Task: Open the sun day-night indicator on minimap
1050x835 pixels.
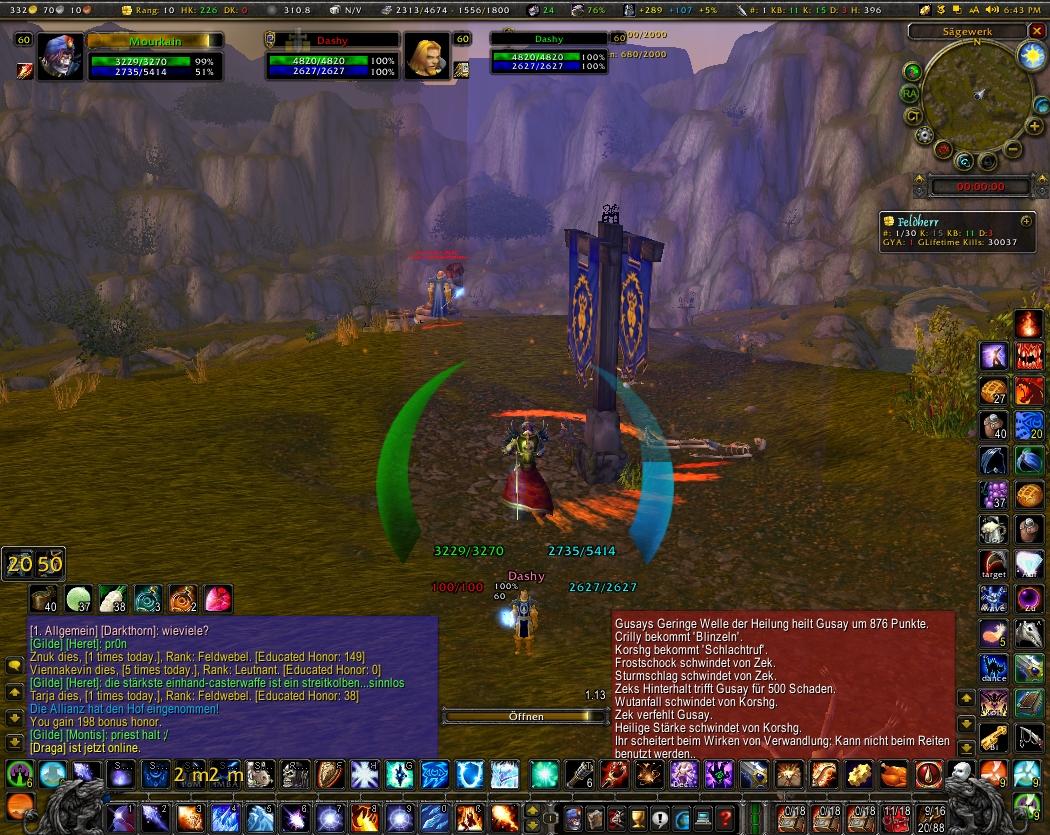Action: click(1030, 58)
